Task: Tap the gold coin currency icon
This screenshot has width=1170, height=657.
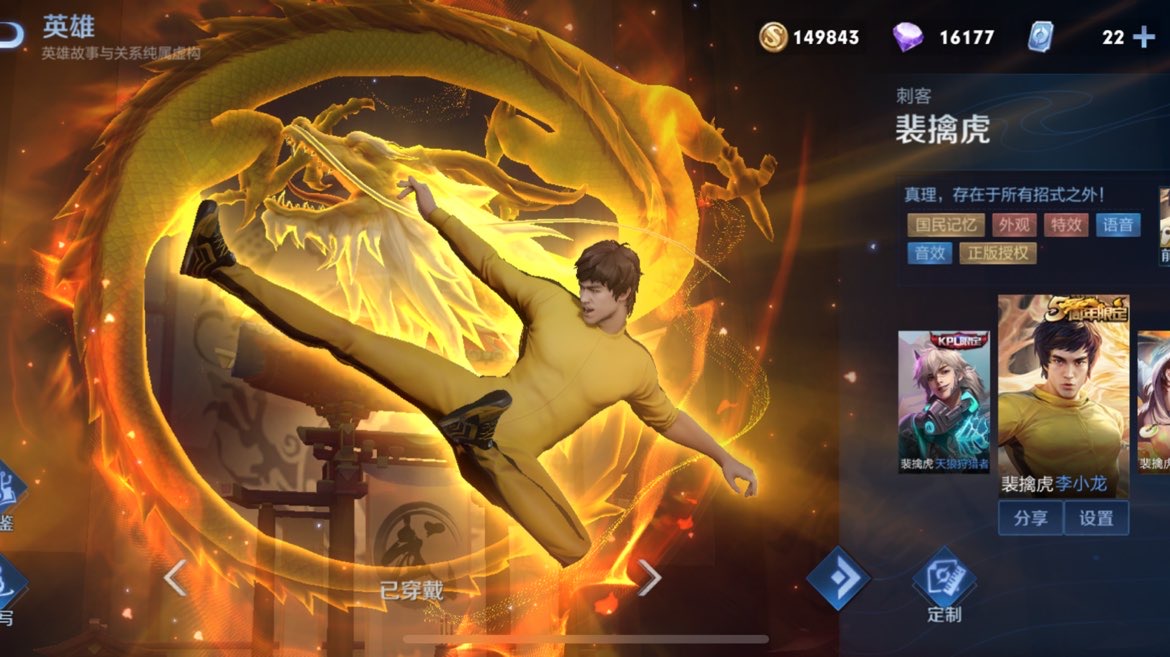Action: coord(772,37)
